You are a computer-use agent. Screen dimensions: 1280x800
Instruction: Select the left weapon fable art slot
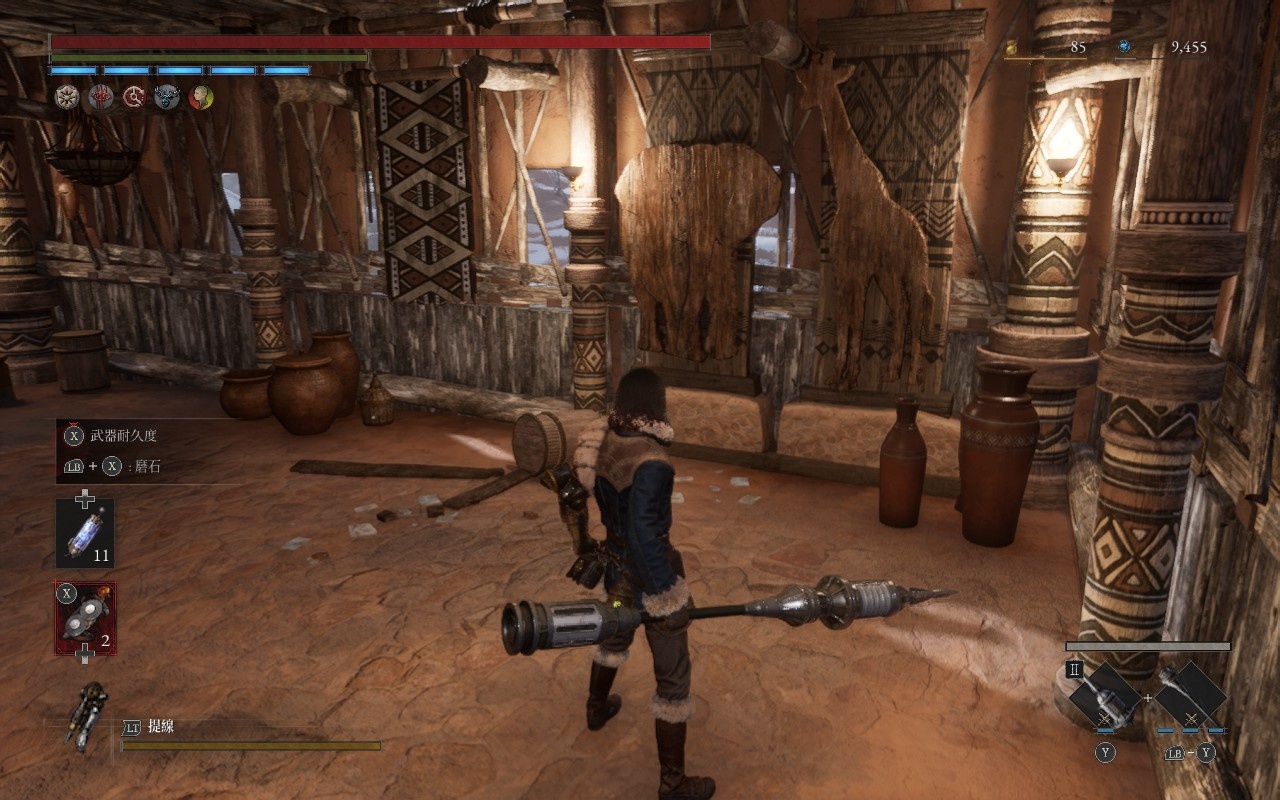[x=1105, y=694]
